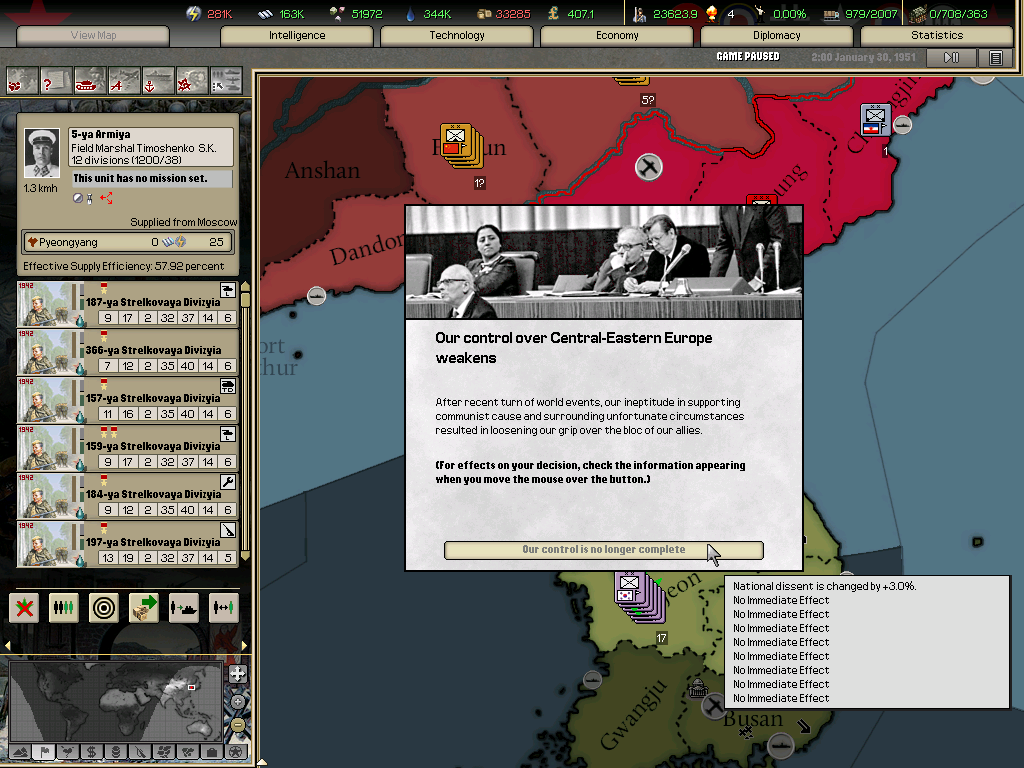This screenshot has height=768, width=1024.
Task: Open the Economy tab
Action: [x=617, y=36]
